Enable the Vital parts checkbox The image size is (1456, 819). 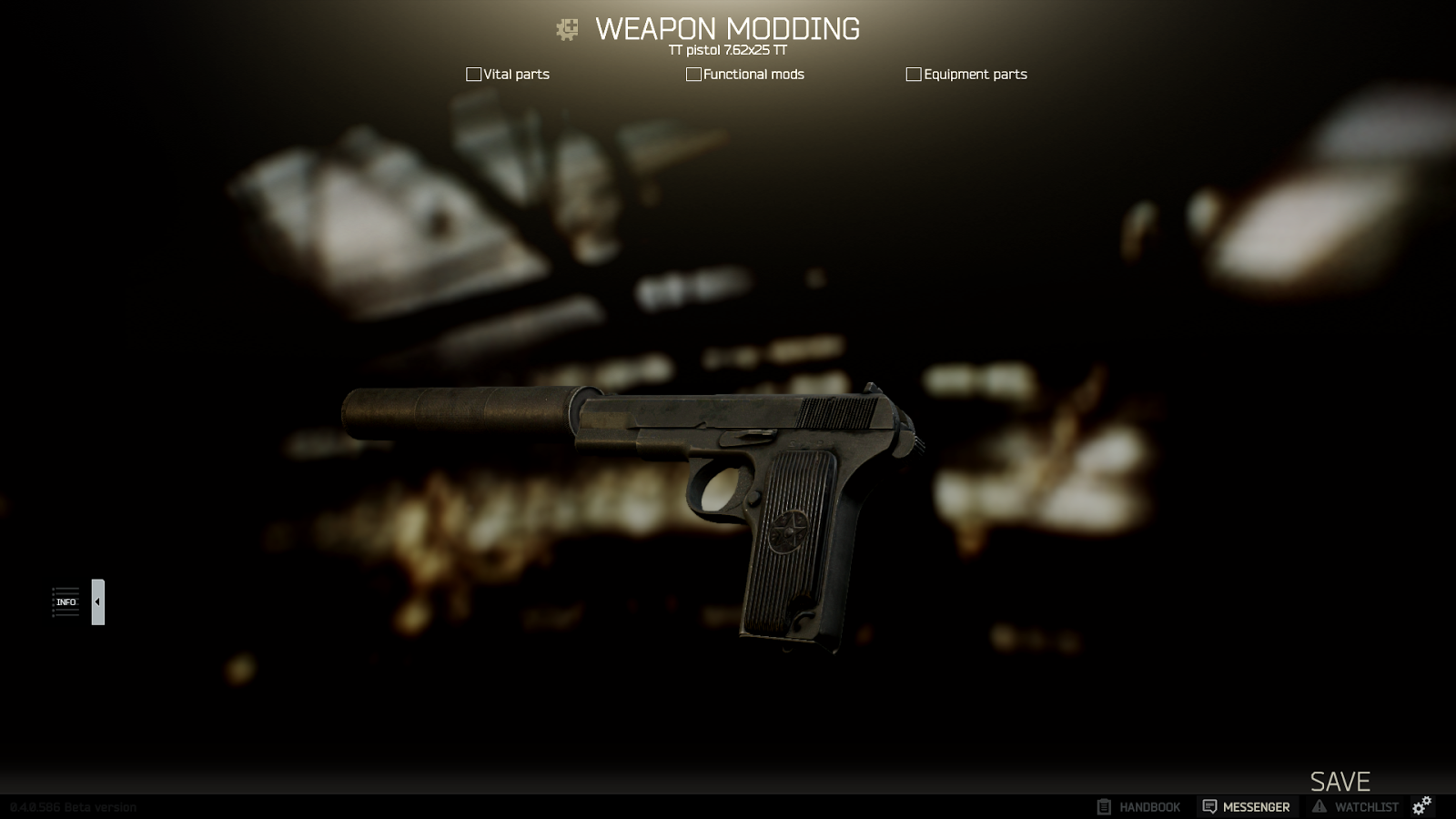pos(474,74)
